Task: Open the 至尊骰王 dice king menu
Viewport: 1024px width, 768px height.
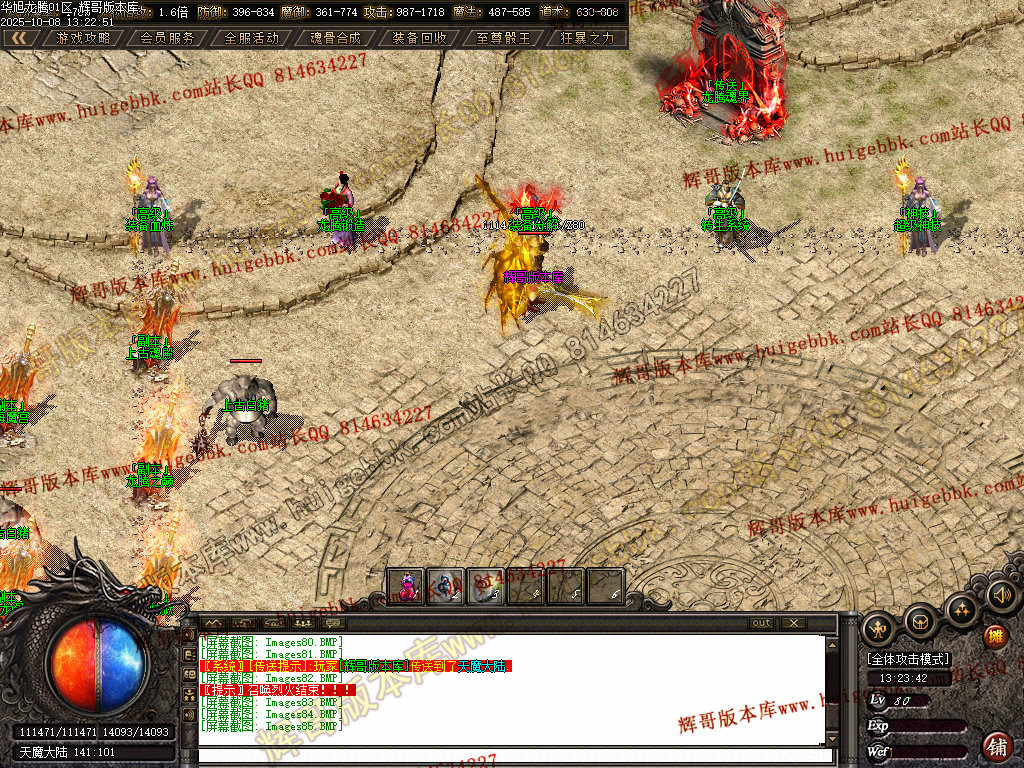Action: pyautogui.click(x=503, y=38)
